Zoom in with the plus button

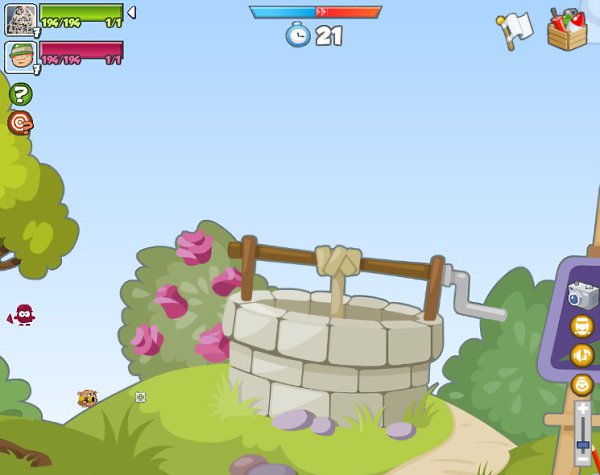[582, 410]
